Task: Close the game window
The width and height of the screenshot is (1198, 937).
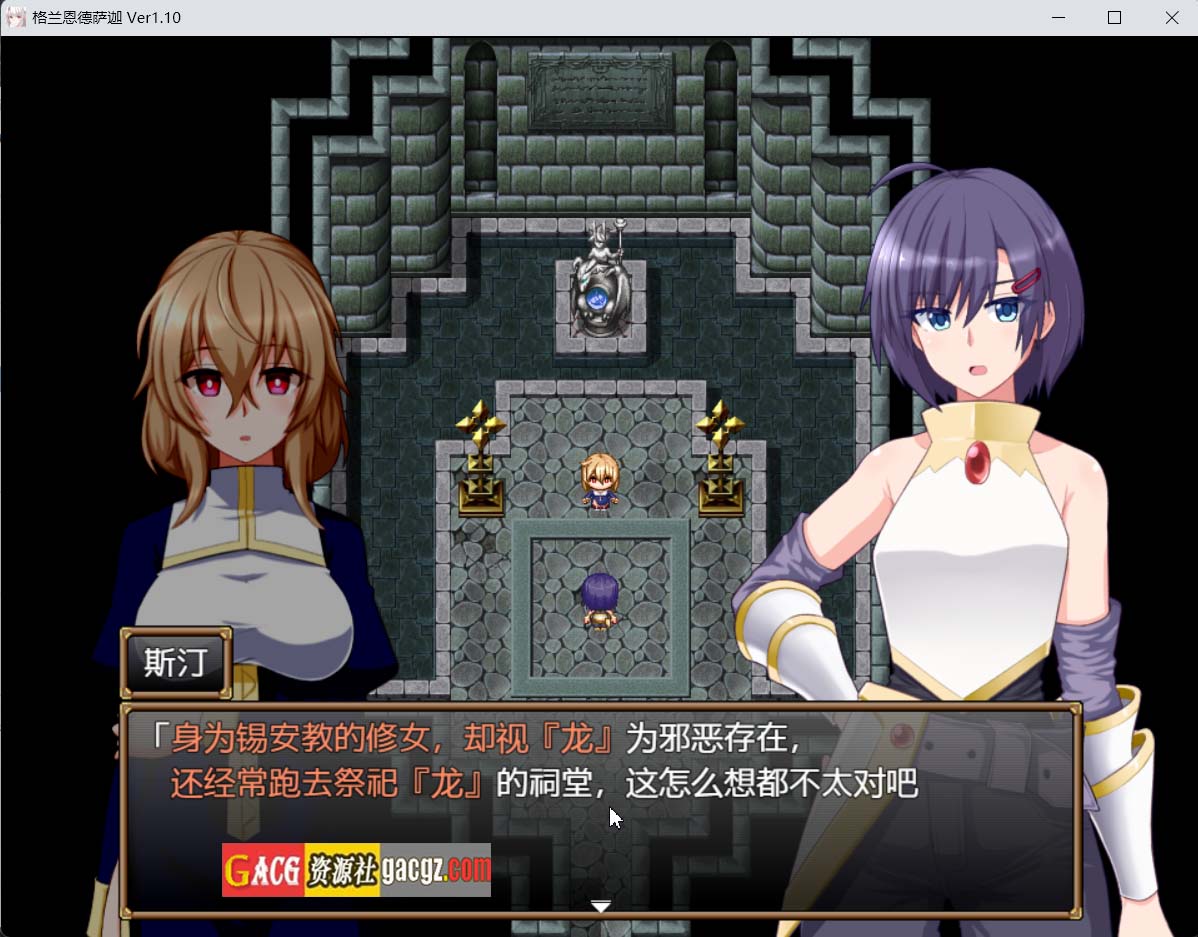Action: pyautogui.click(x=1171, y=18)
